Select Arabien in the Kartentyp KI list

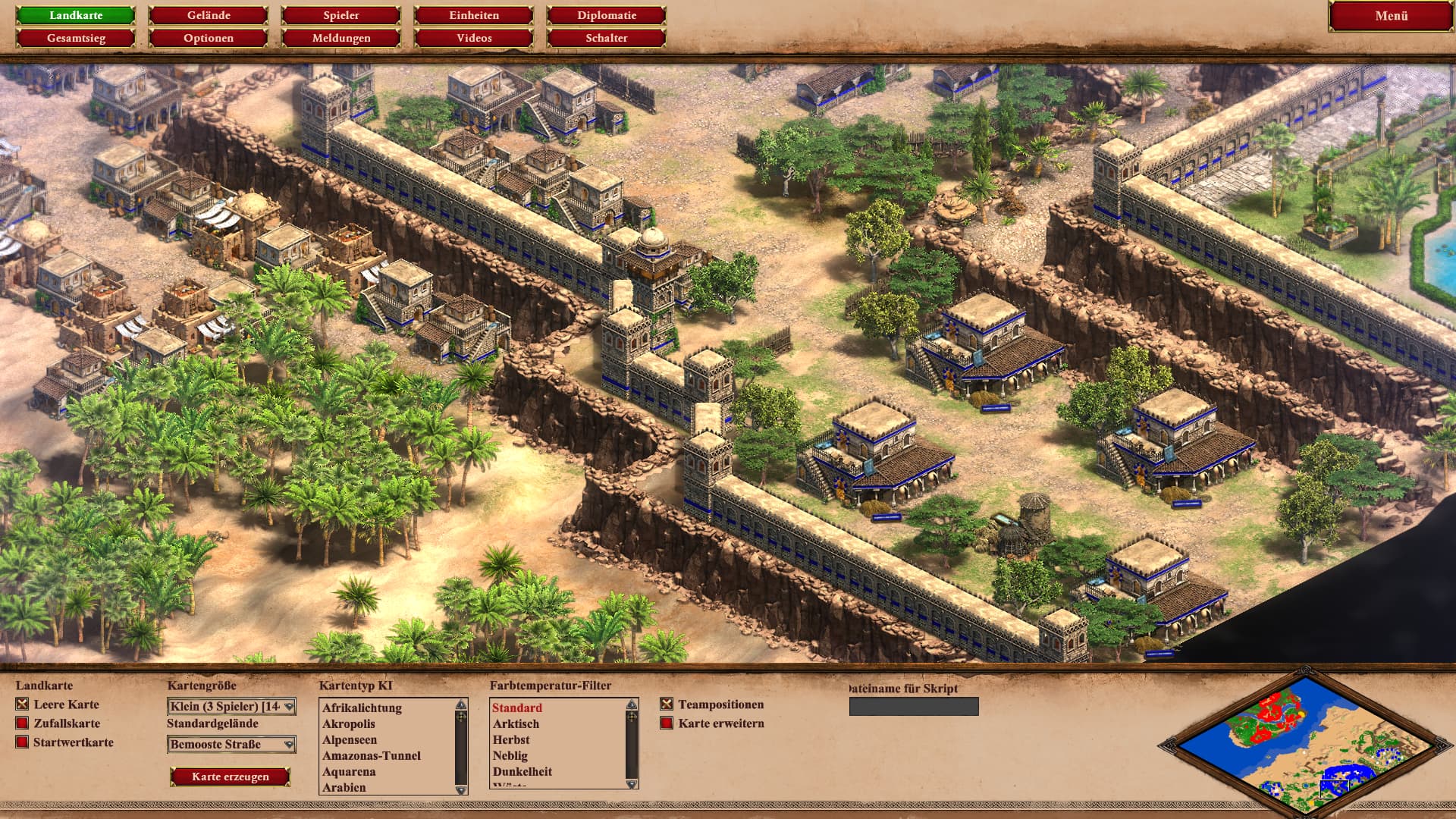344,787
